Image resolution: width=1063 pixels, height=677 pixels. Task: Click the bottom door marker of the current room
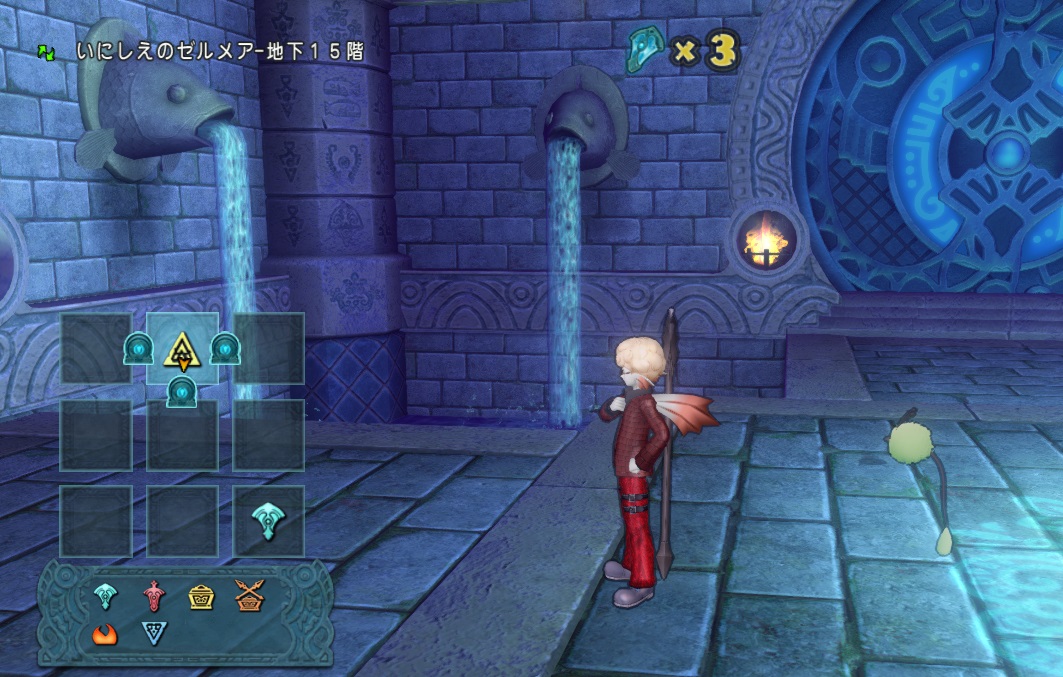coord(182,391)
